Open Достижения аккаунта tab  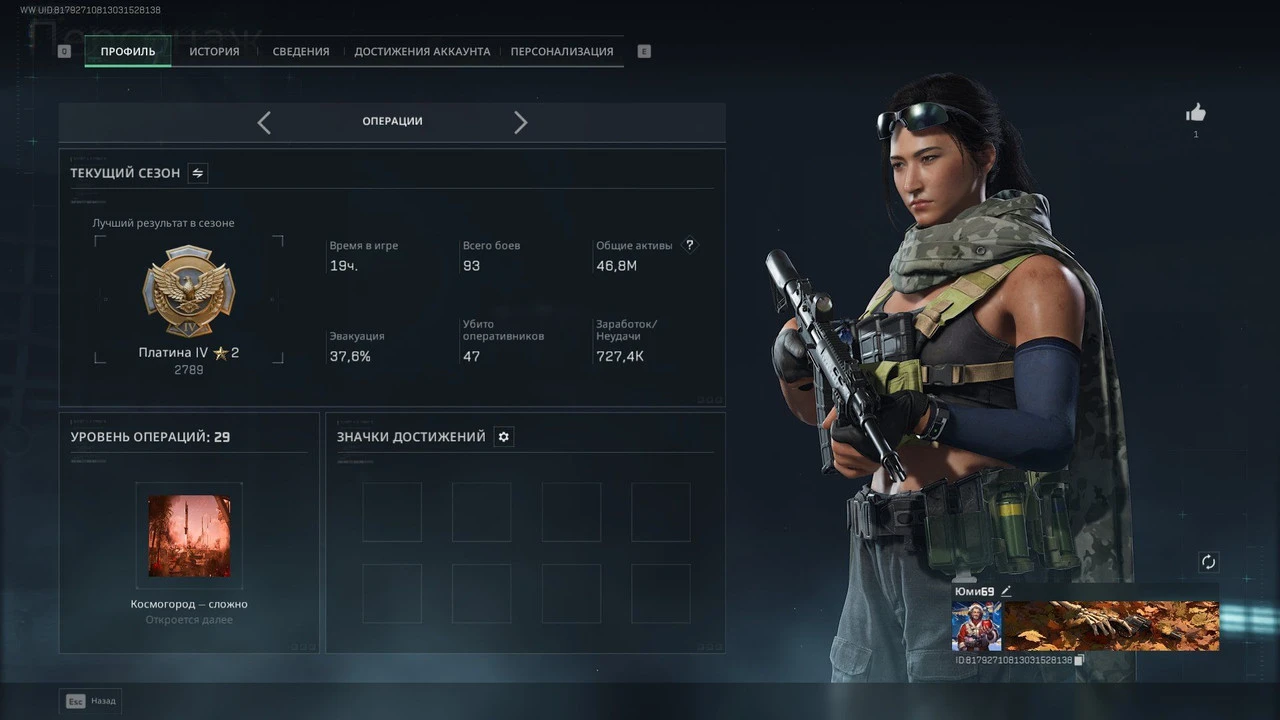(x=422, y=52)
